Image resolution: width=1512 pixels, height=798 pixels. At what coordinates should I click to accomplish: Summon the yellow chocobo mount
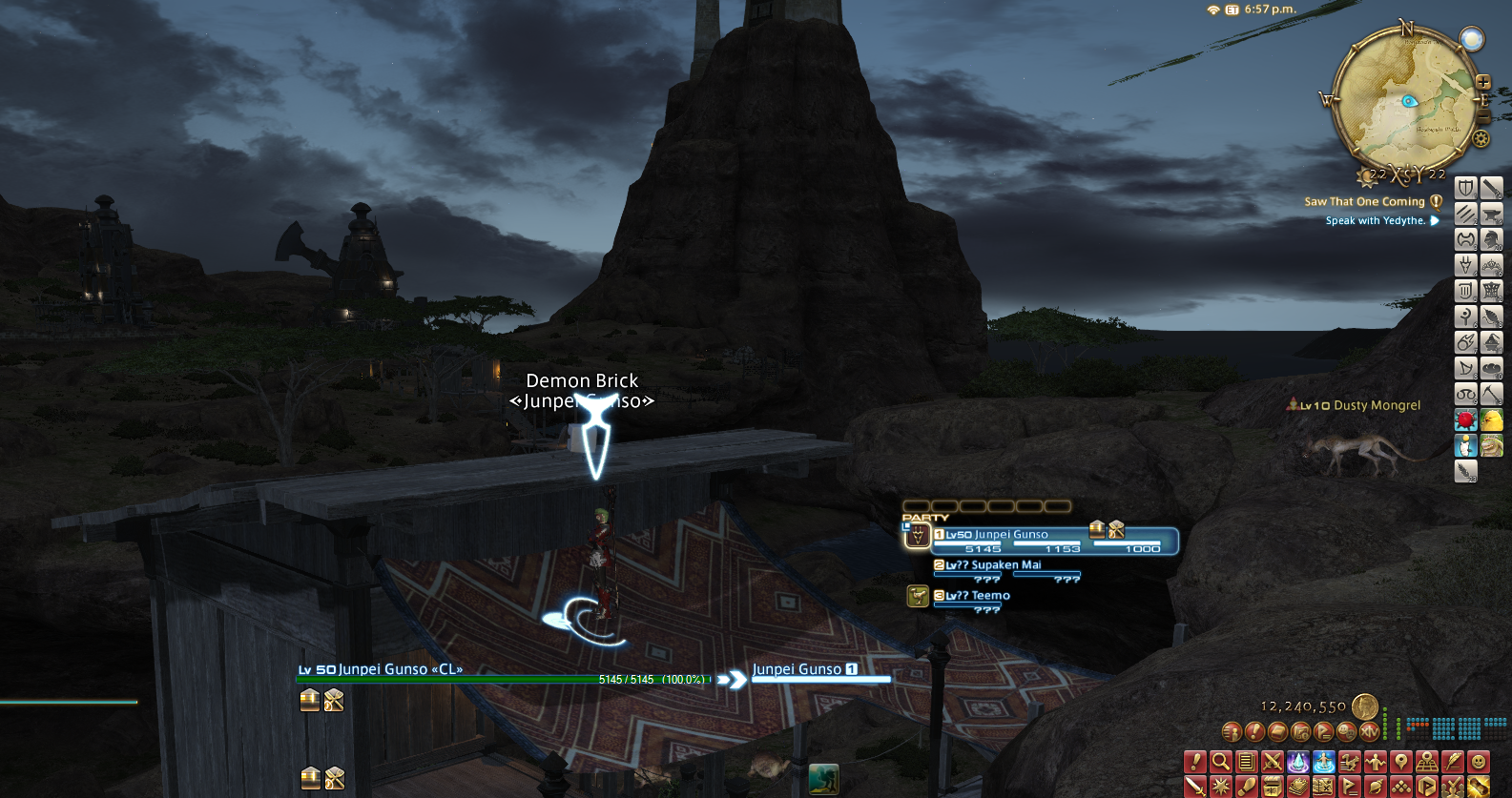[1492, 419]
